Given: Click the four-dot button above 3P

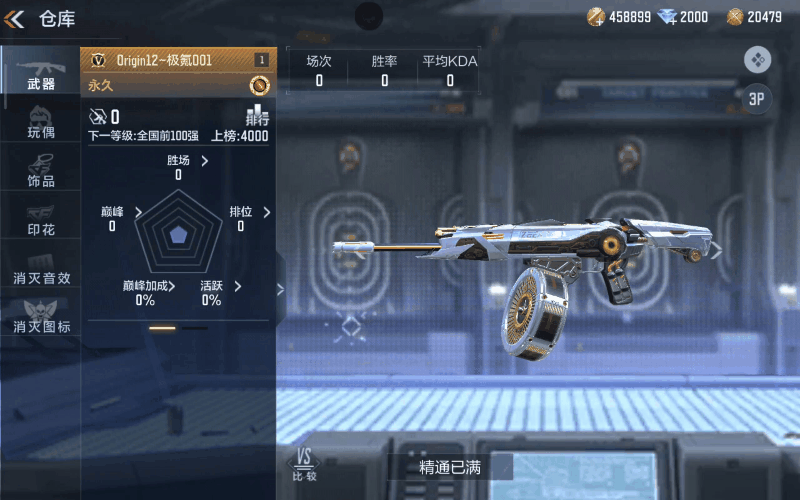Looking at the screenshot, I should pyautogui.click(x=757, y=59).
